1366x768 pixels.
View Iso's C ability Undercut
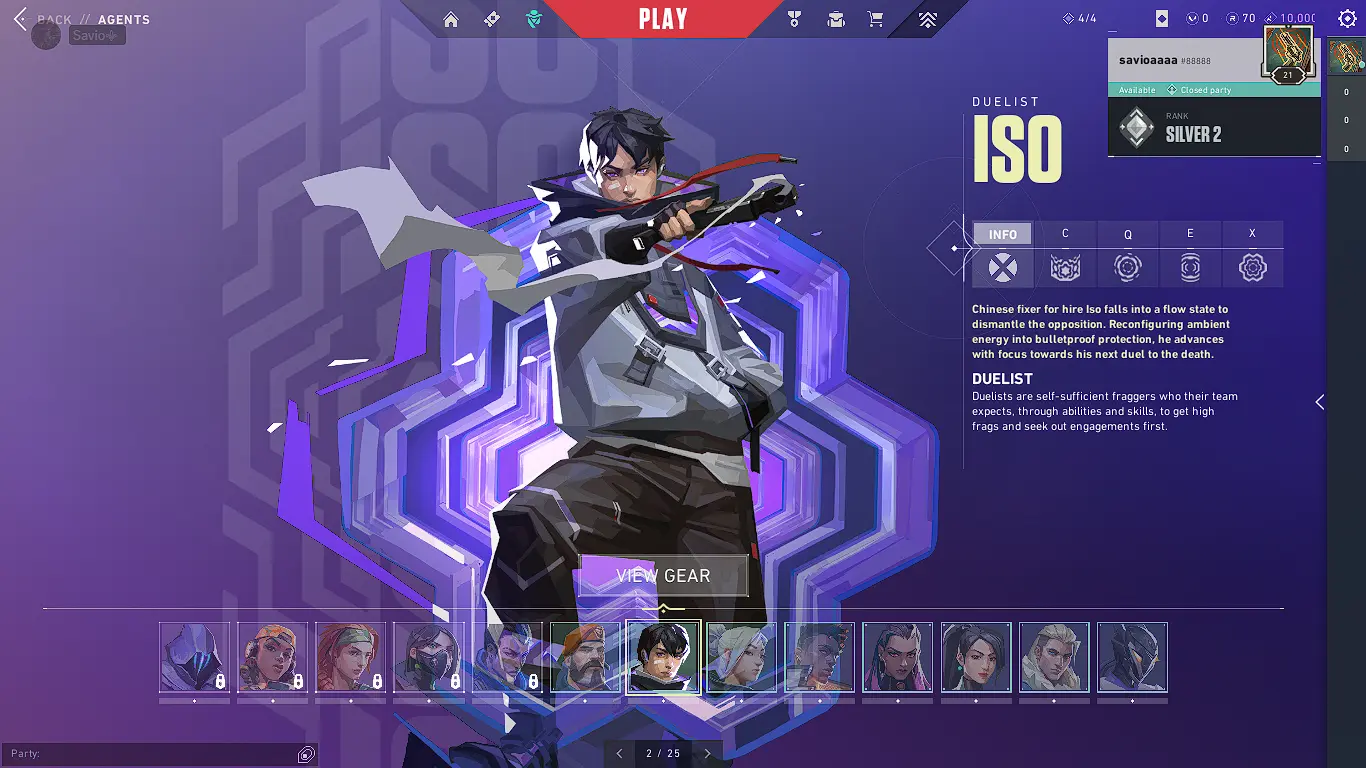(1065, 268)
